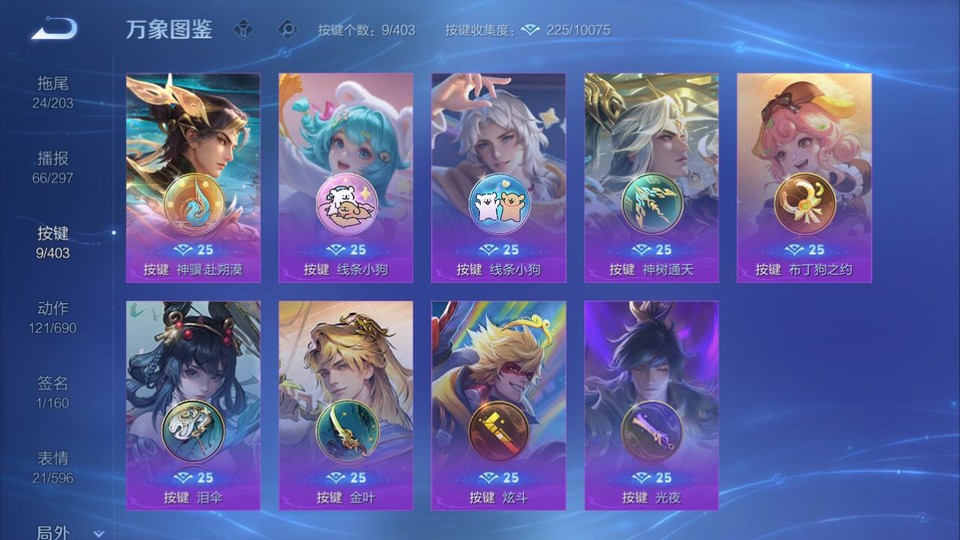Open the 签名 tab
Image resolution: width=960 pixels, height=540 pixels.
coord(53,392)
